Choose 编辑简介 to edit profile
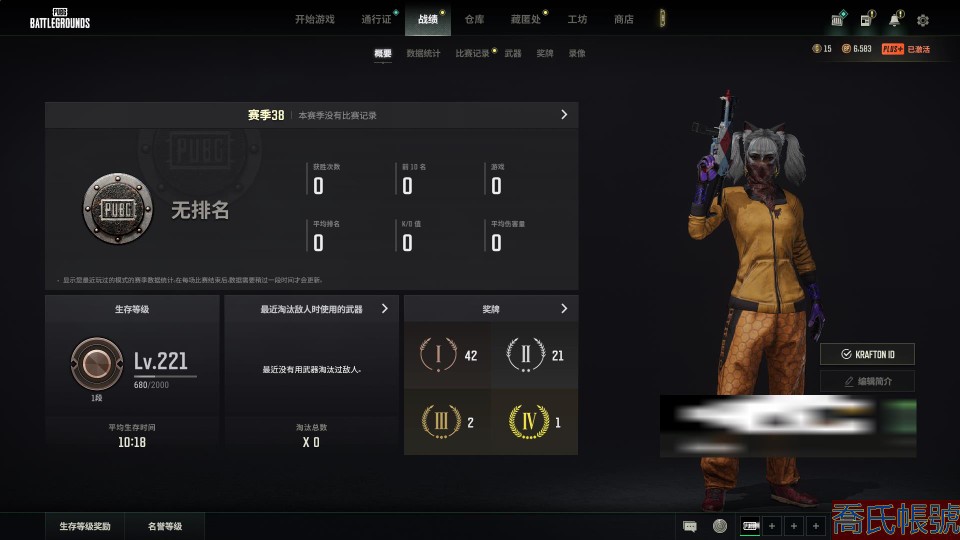Image resolution: width=960 pixels, height=540 pixels. point(867,381)
